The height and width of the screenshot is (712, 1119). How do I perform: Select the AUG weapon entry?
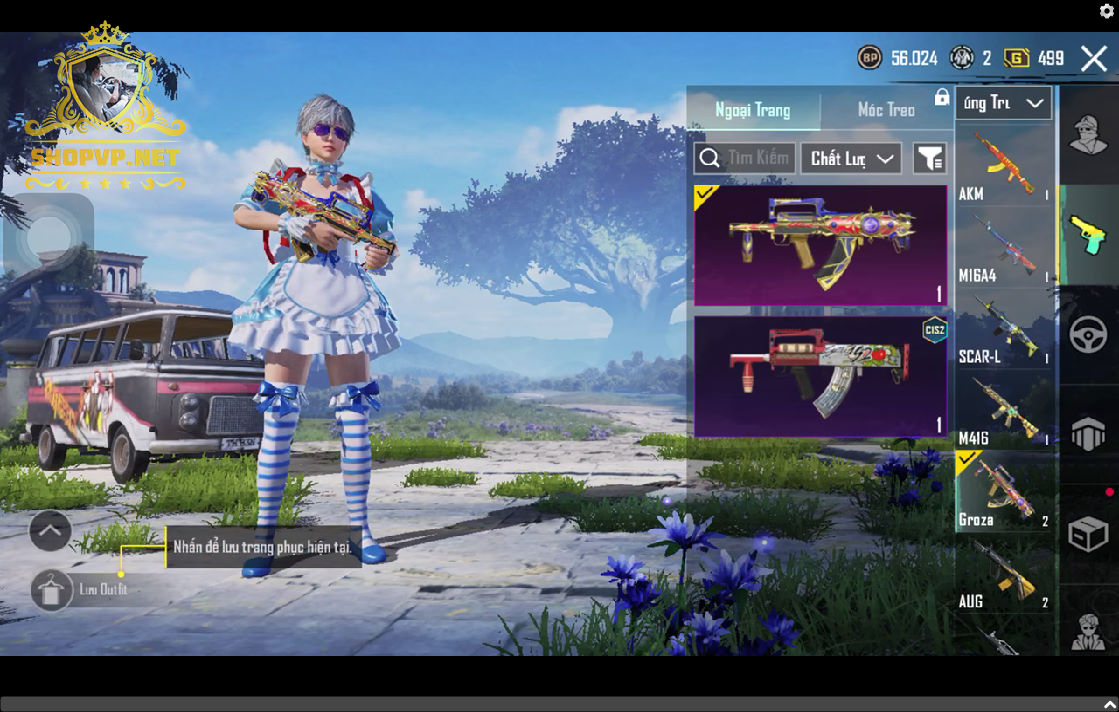pyautogui.click(x=1003, y=575)
